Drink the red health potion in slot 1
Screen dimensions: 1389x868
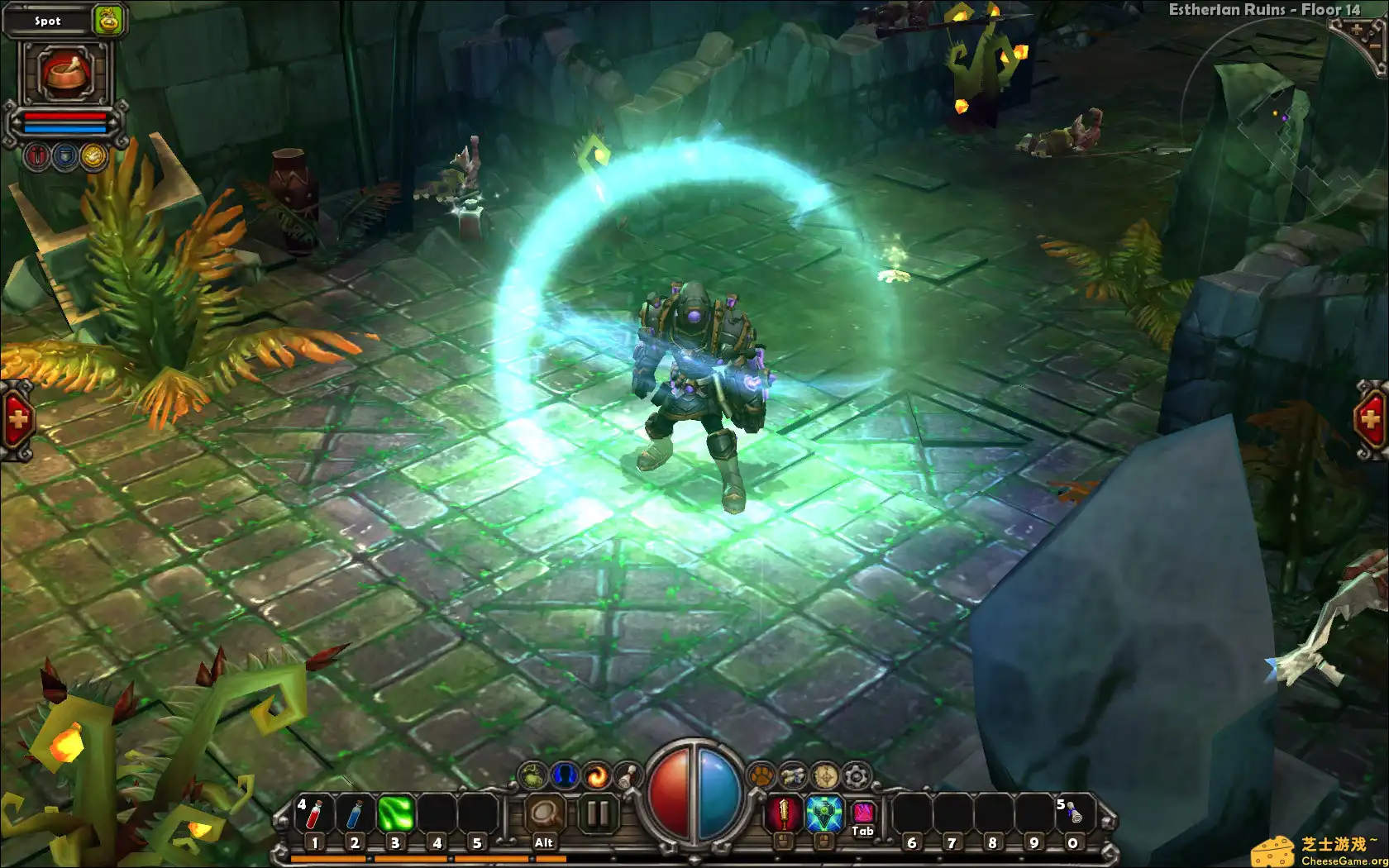tap(314, 813)
